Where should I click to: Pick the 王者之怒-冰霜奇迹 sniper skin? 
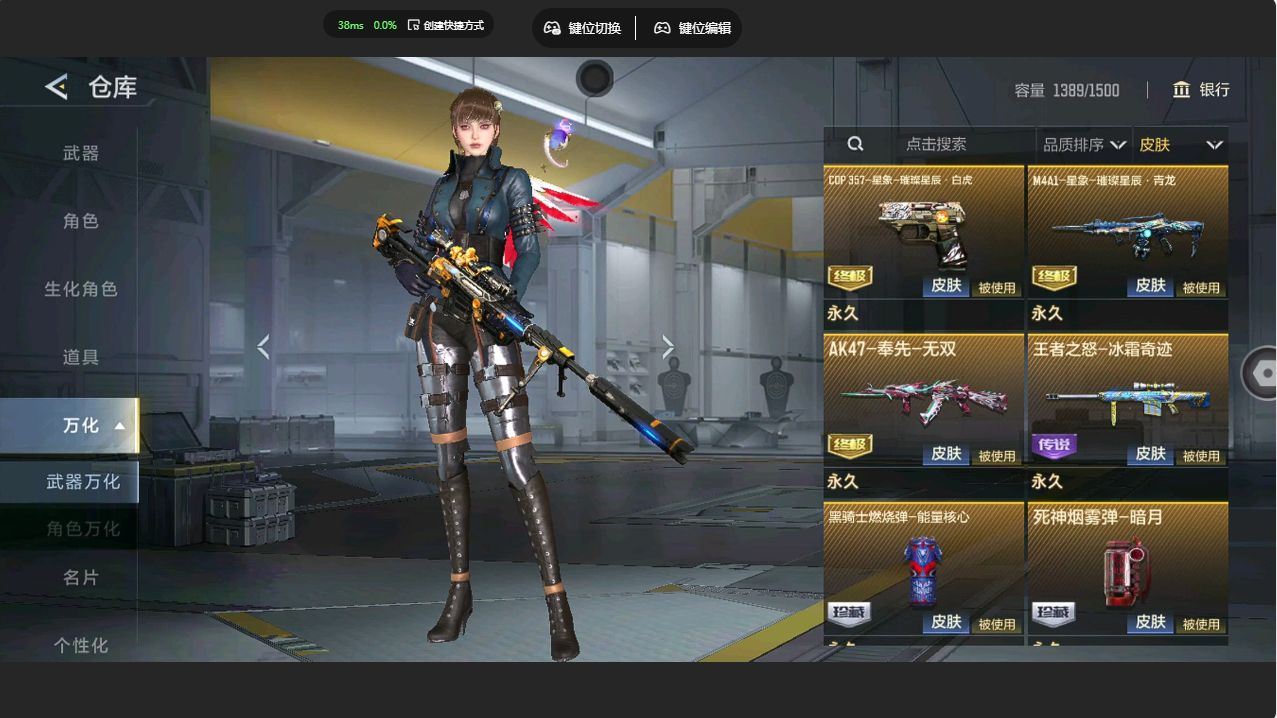pos(1128,400)
